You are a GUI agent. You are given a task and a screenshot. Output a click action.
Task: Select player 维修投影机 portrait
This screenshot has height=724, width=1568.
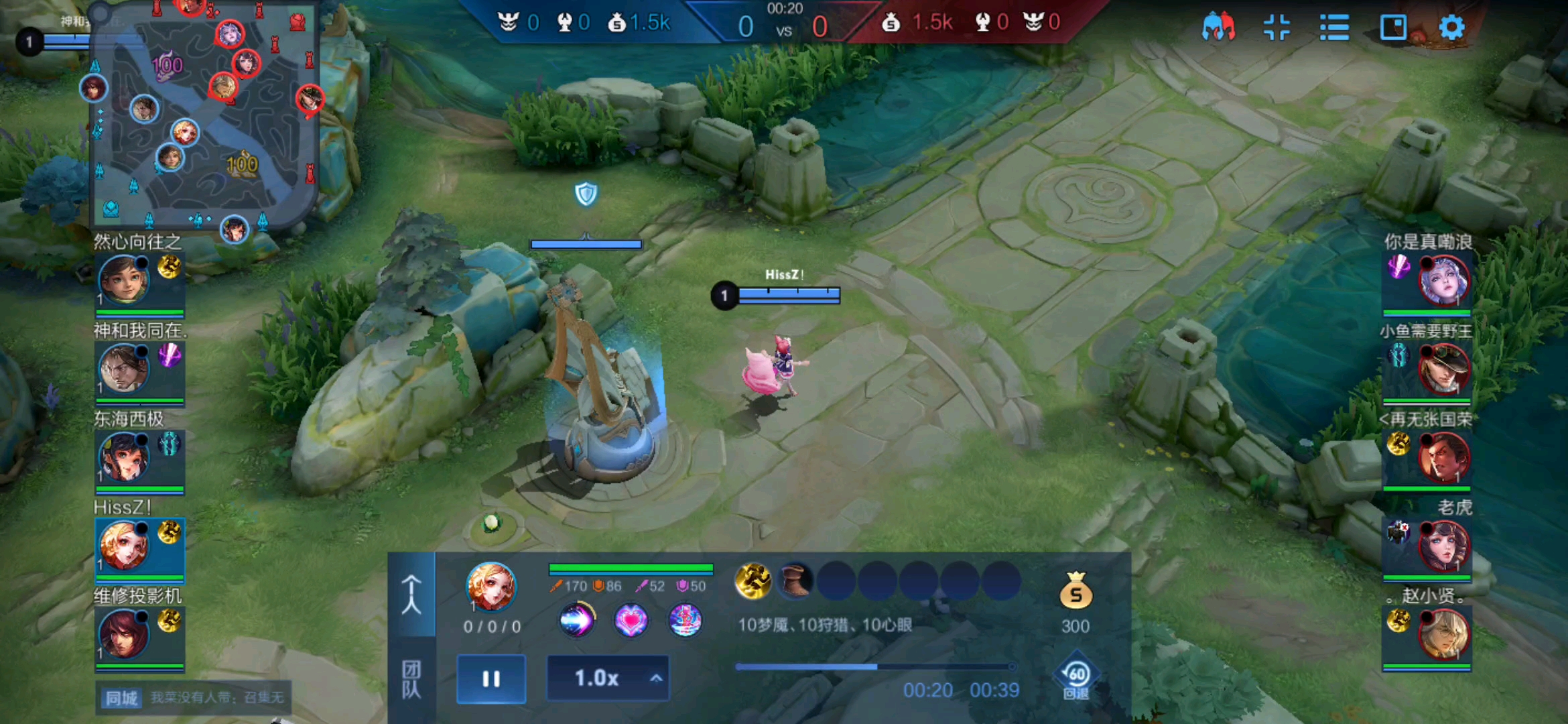pyautogui.click(x=124, y=633)
